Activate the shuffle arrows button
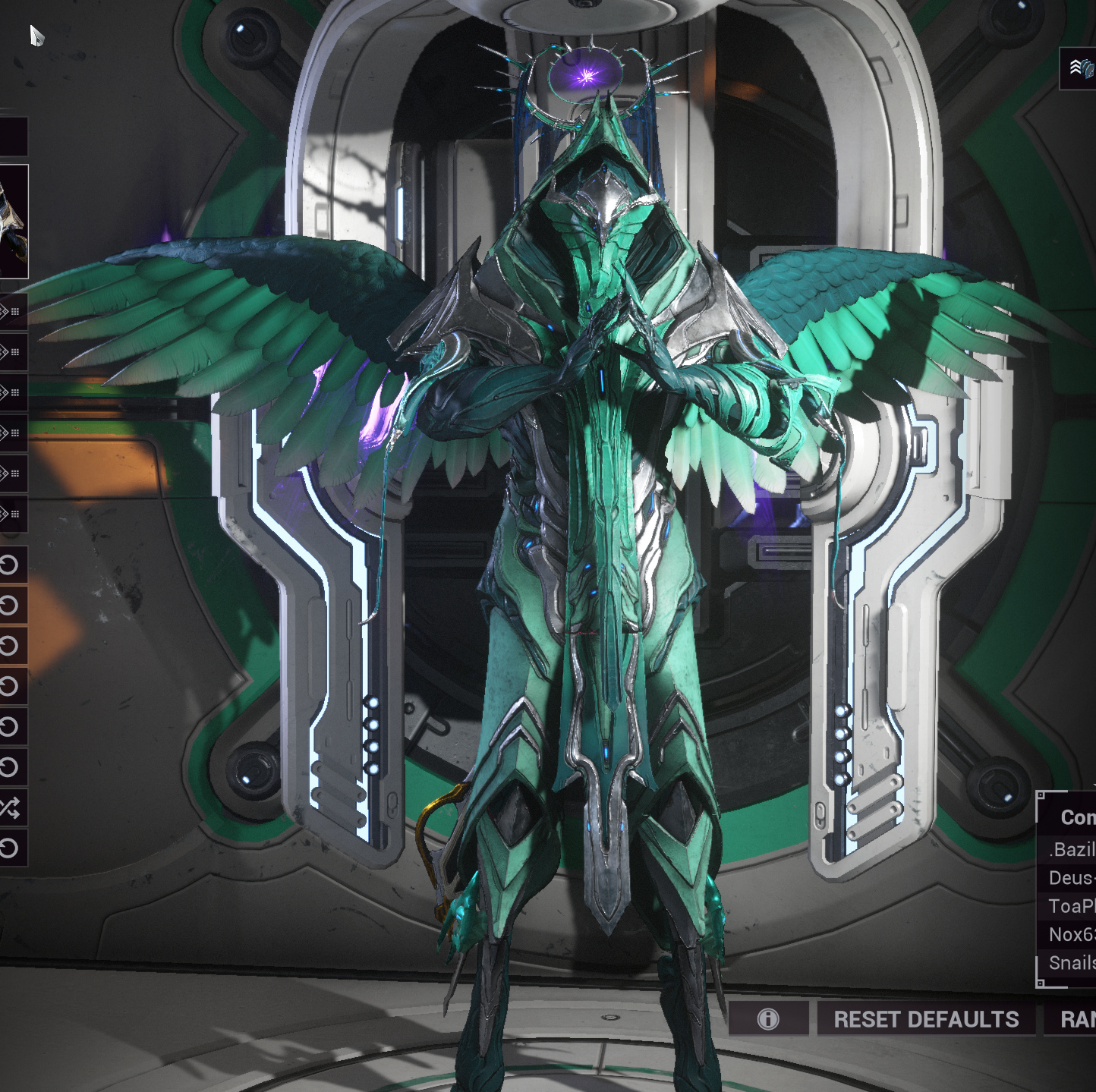The height and width of the screenshot is (1092, 1096). click(11, 807)
